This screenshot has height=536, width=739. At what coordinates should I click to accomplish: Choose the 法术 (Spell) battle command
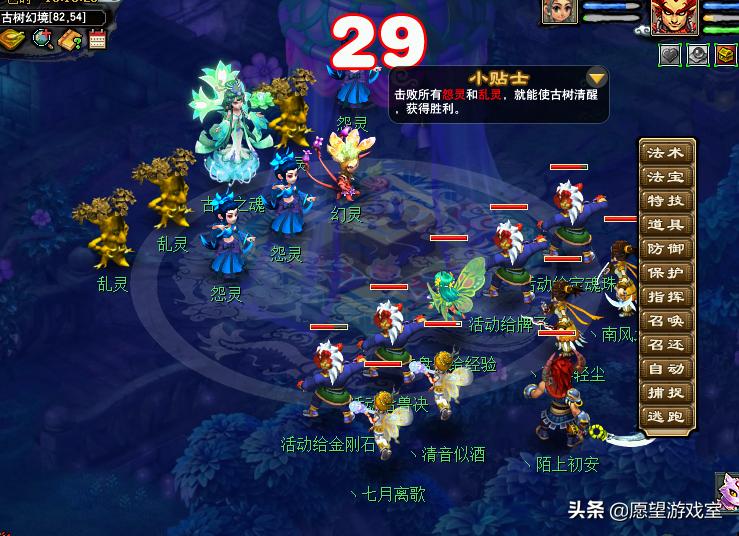pyautogui.click(x=665, y=153)
